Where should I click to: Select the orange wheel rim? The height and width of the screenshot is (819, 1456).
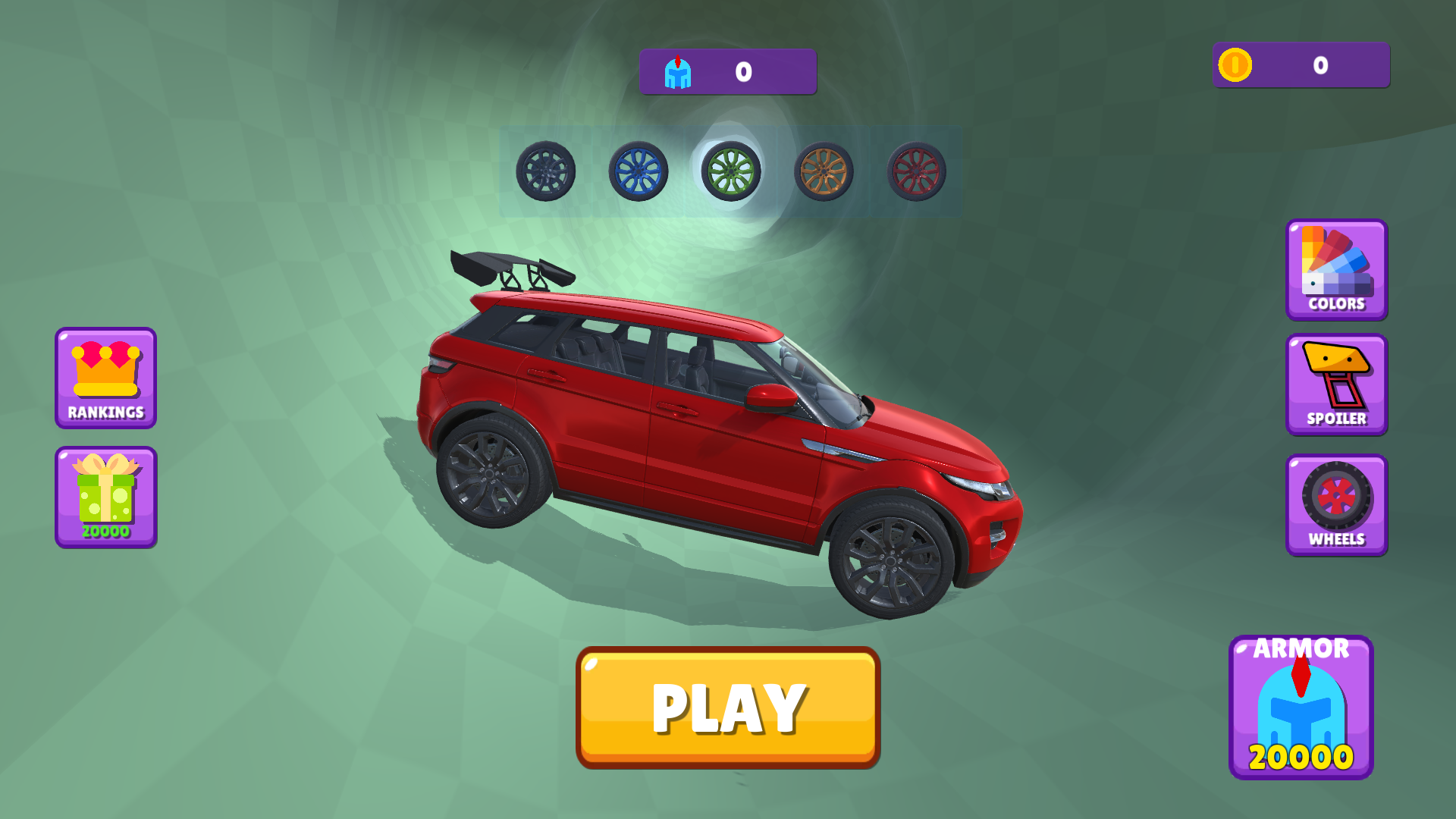tap(822, 173)
